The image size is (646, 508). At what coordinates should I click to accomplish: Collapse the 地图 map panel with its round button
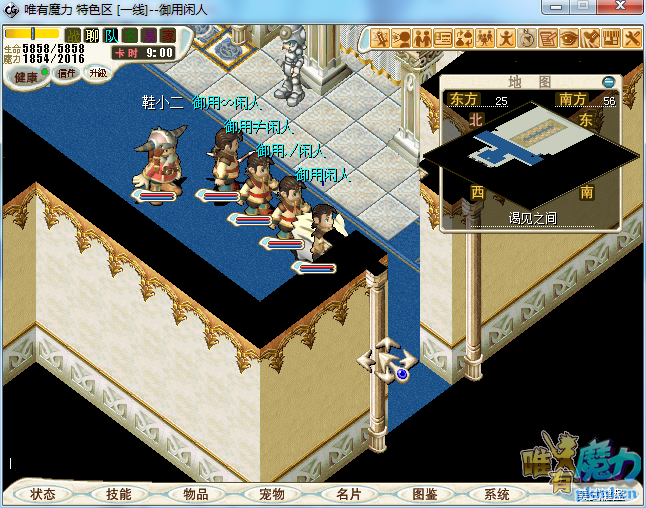click(608, 82)
